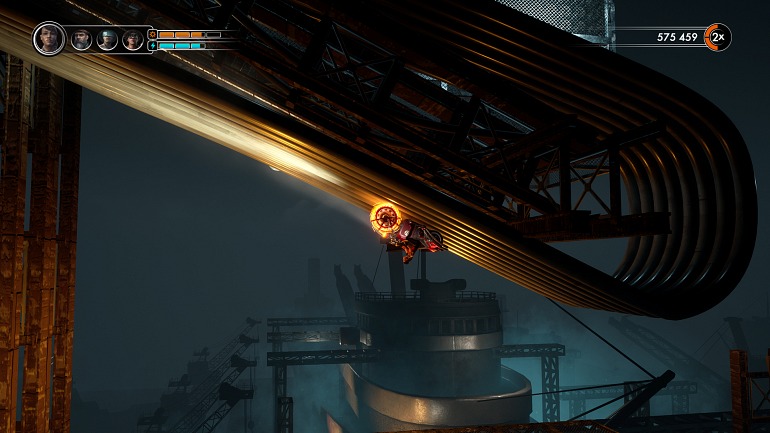Switch to the bearded character portrait

click(82, 40)
